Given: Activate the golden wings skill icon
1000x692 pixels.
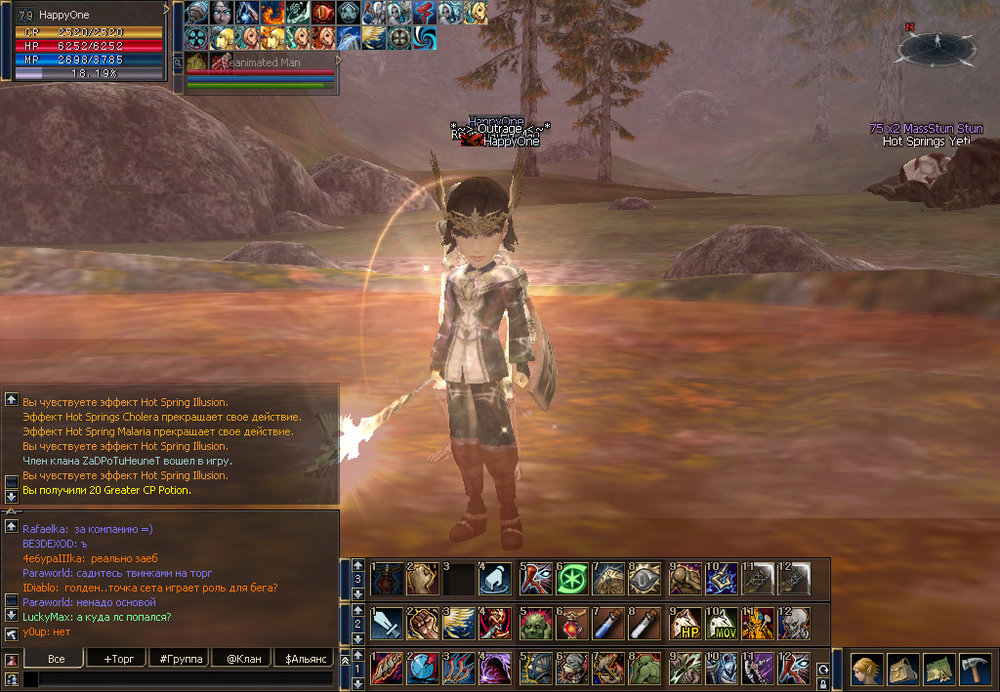Looking at the screenshot, I should tap(460, 624).
